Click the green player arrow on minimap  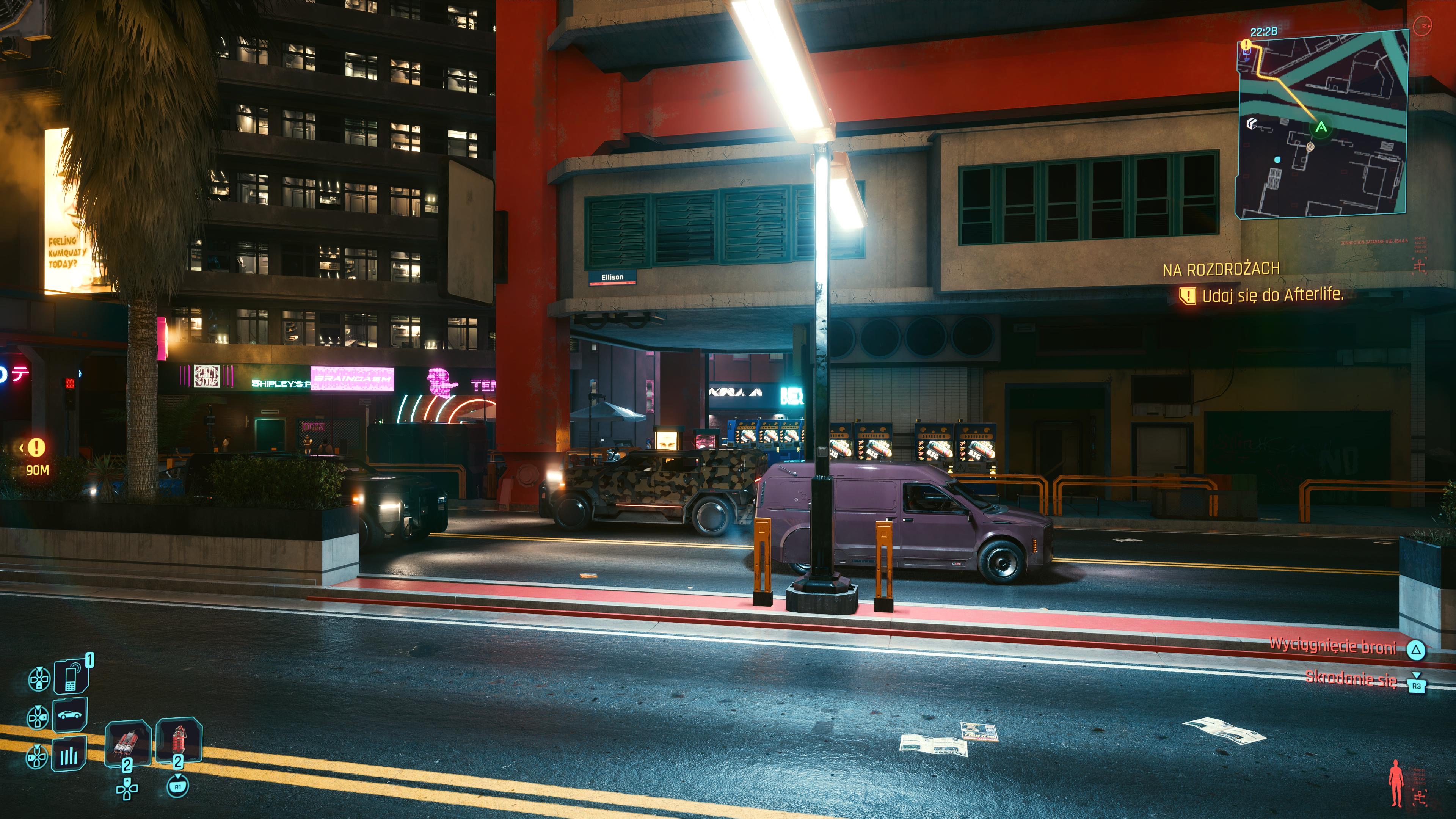[1321, 127]
